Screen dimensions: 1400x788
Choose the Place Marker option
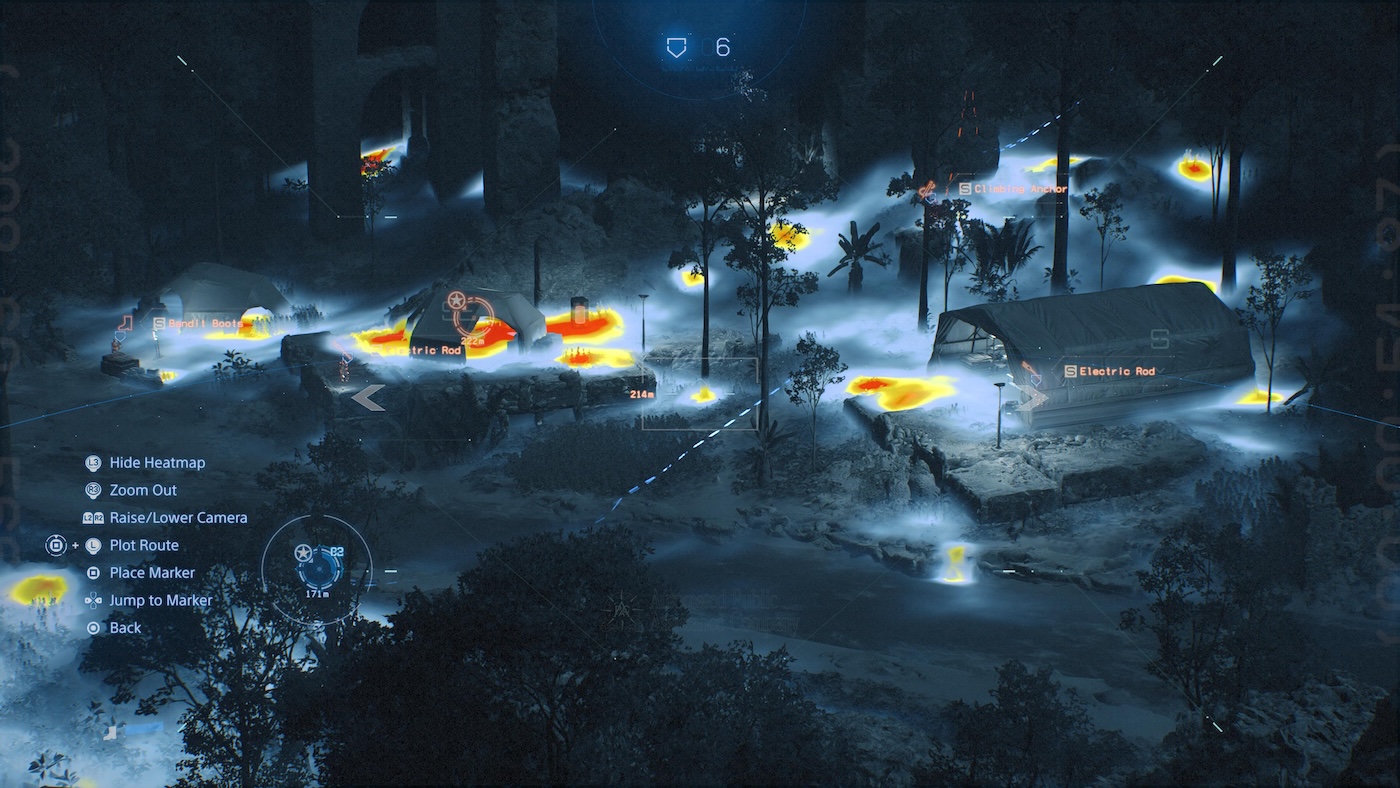(x=151, y=573)
